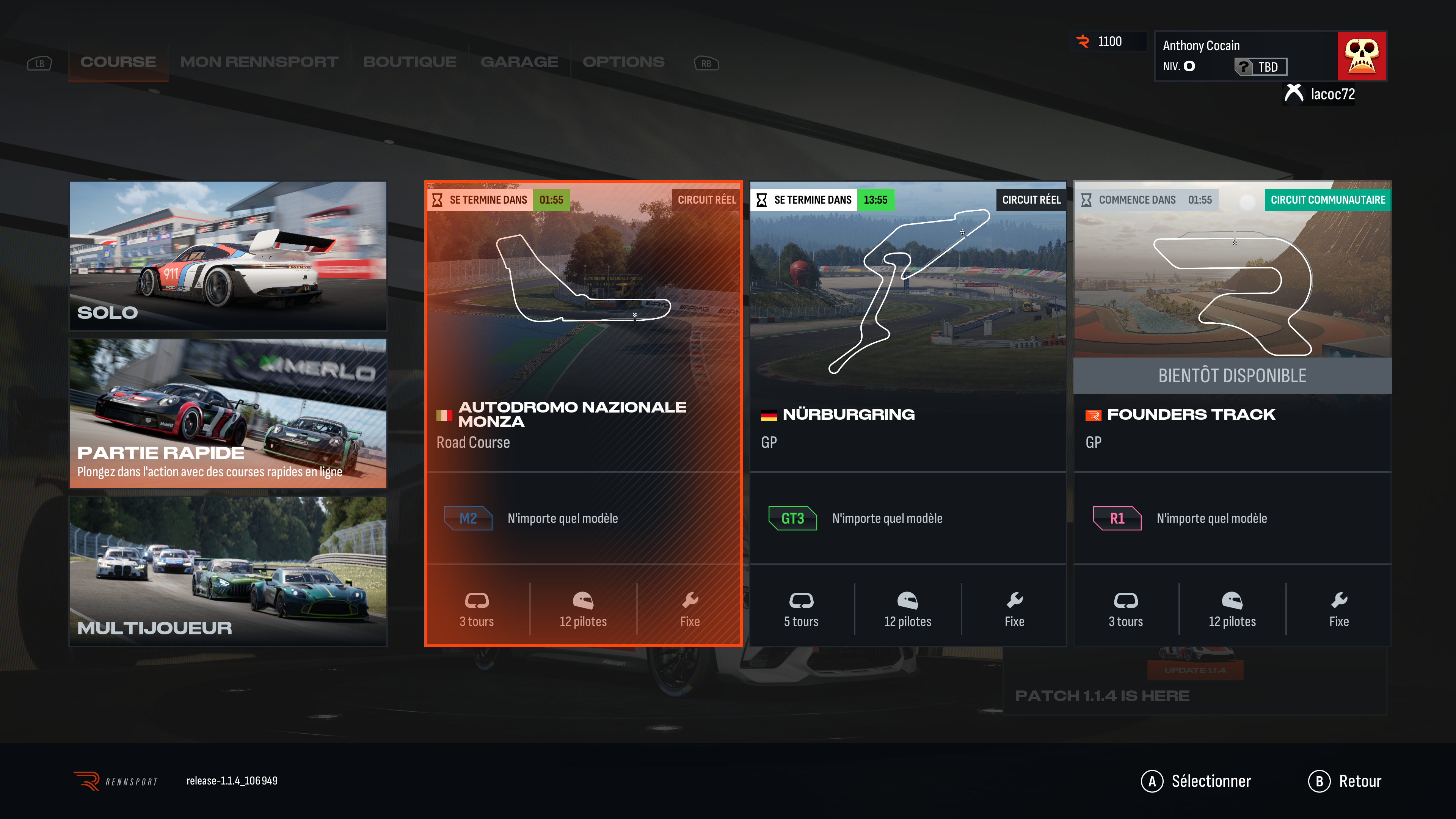Switch to the Course tab

pyautogui.click(x=118, y=62)
